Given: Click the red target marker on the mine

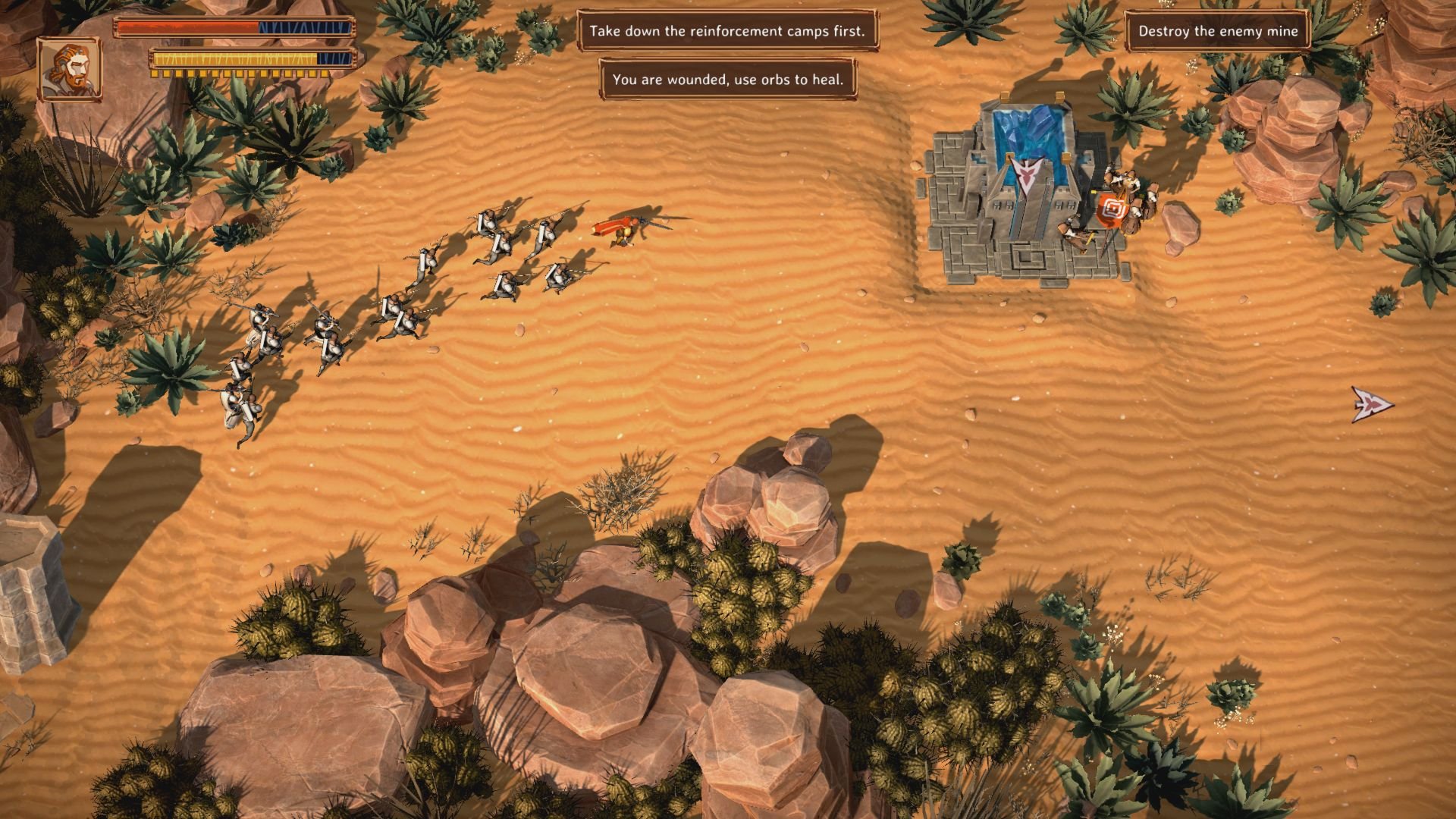Looking at the screenshot, I should (1113, 208).
